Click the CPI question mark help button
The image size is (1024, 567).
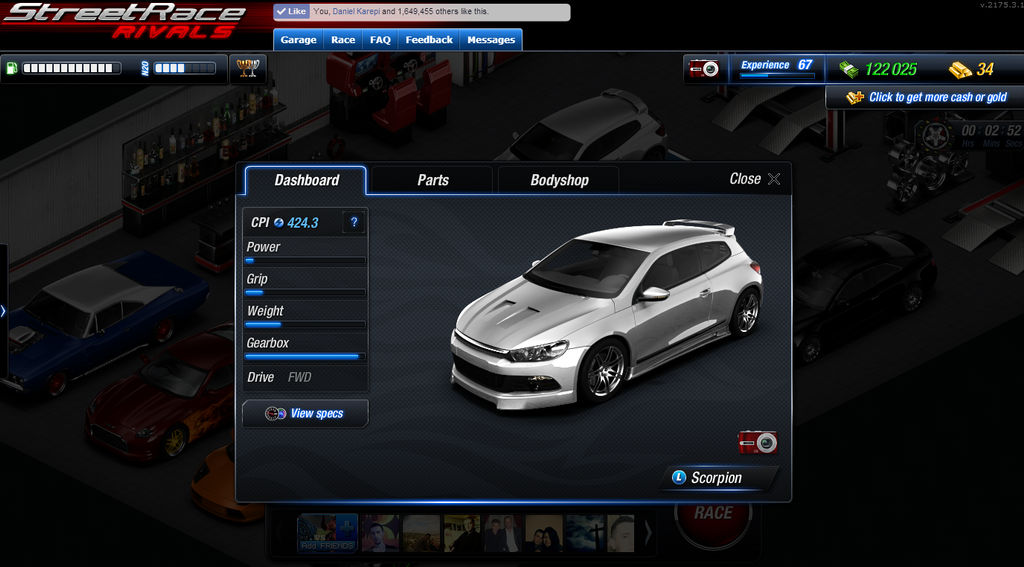click(x=354, y=222)
